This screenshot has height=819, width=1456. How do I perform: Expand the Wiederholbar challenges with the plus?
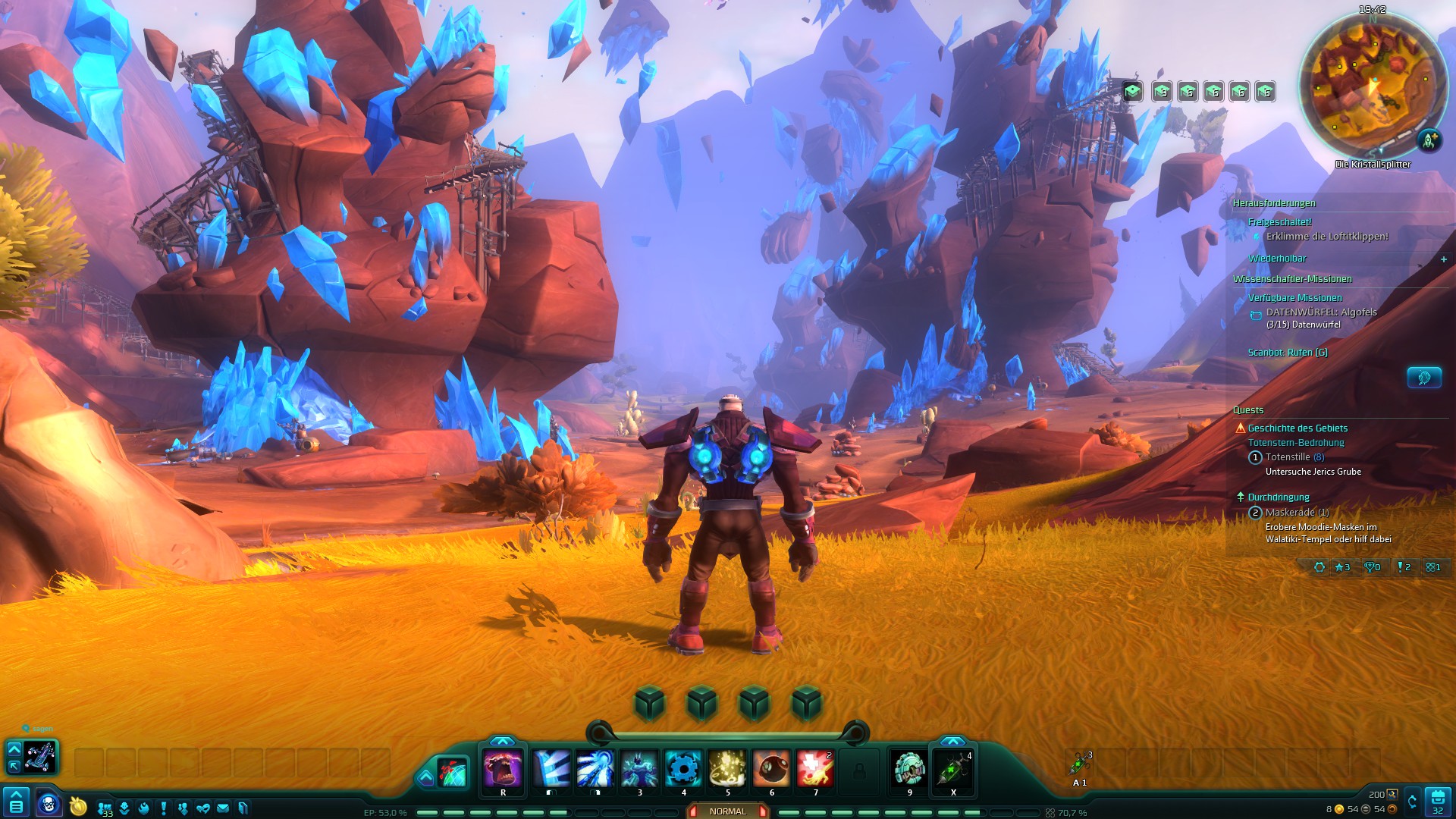(x=1442, y=259)
